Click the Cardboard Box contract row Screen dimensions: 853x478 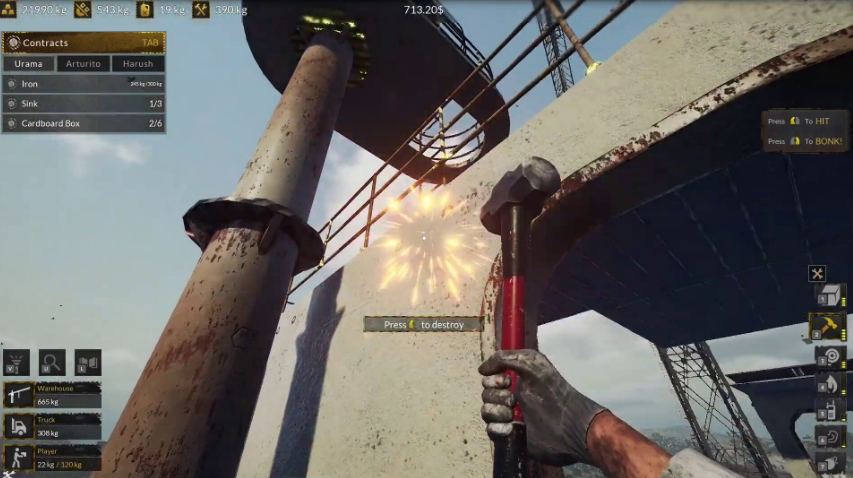click(83, 124)
